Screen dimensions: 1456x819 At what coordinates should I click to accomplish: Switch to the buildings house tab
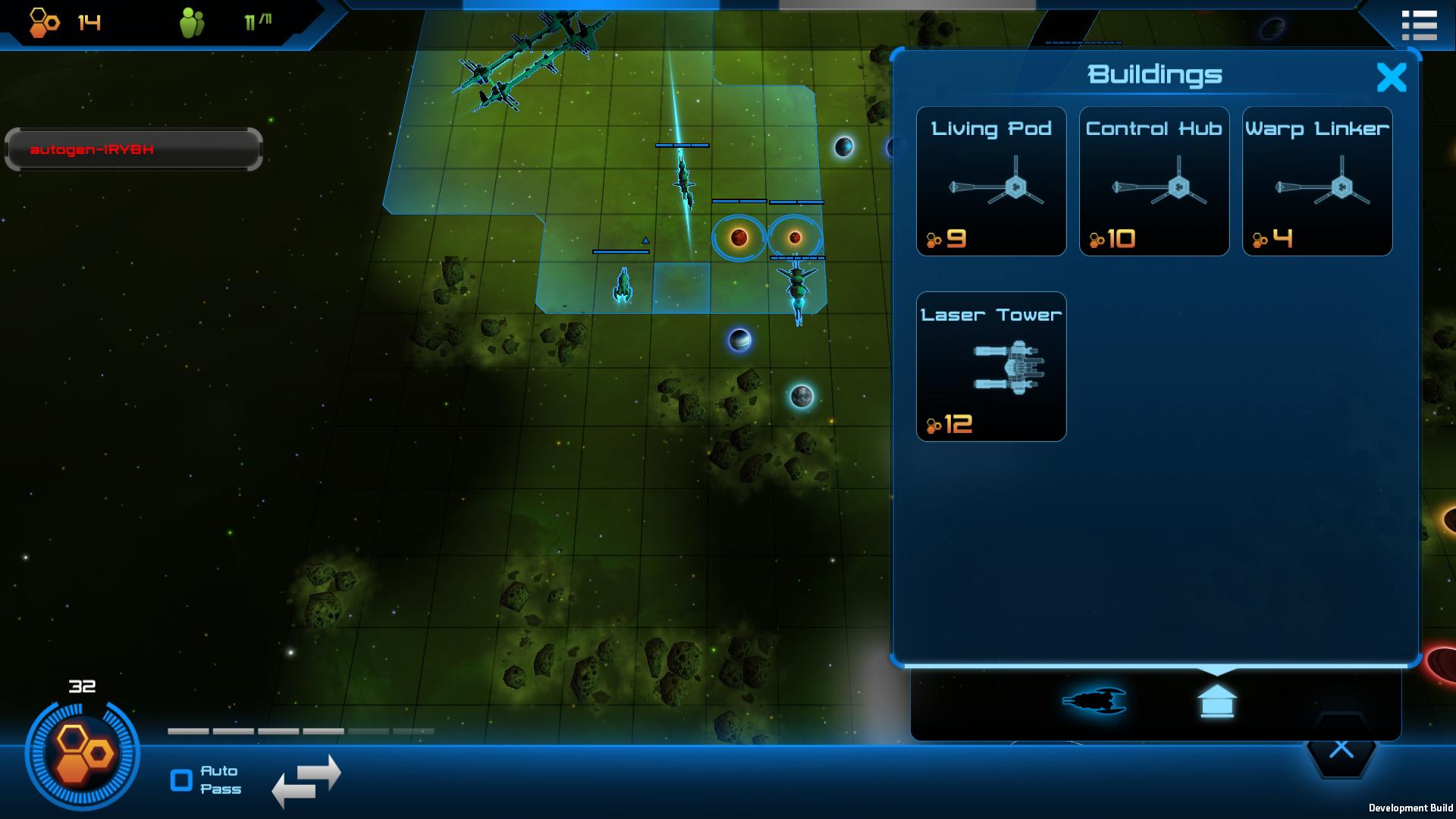(x=1216, y=701)
